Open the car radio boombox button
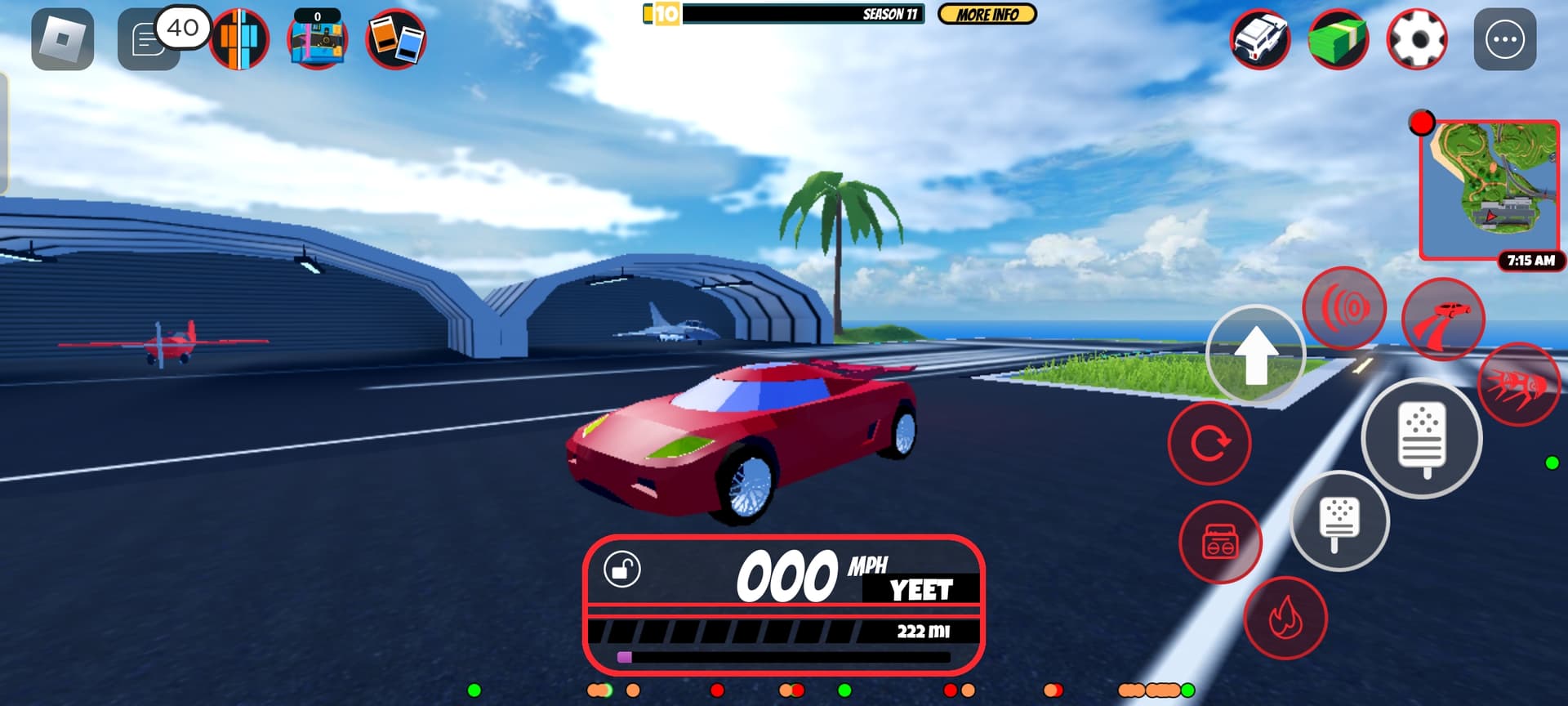 pos(1220,542)
